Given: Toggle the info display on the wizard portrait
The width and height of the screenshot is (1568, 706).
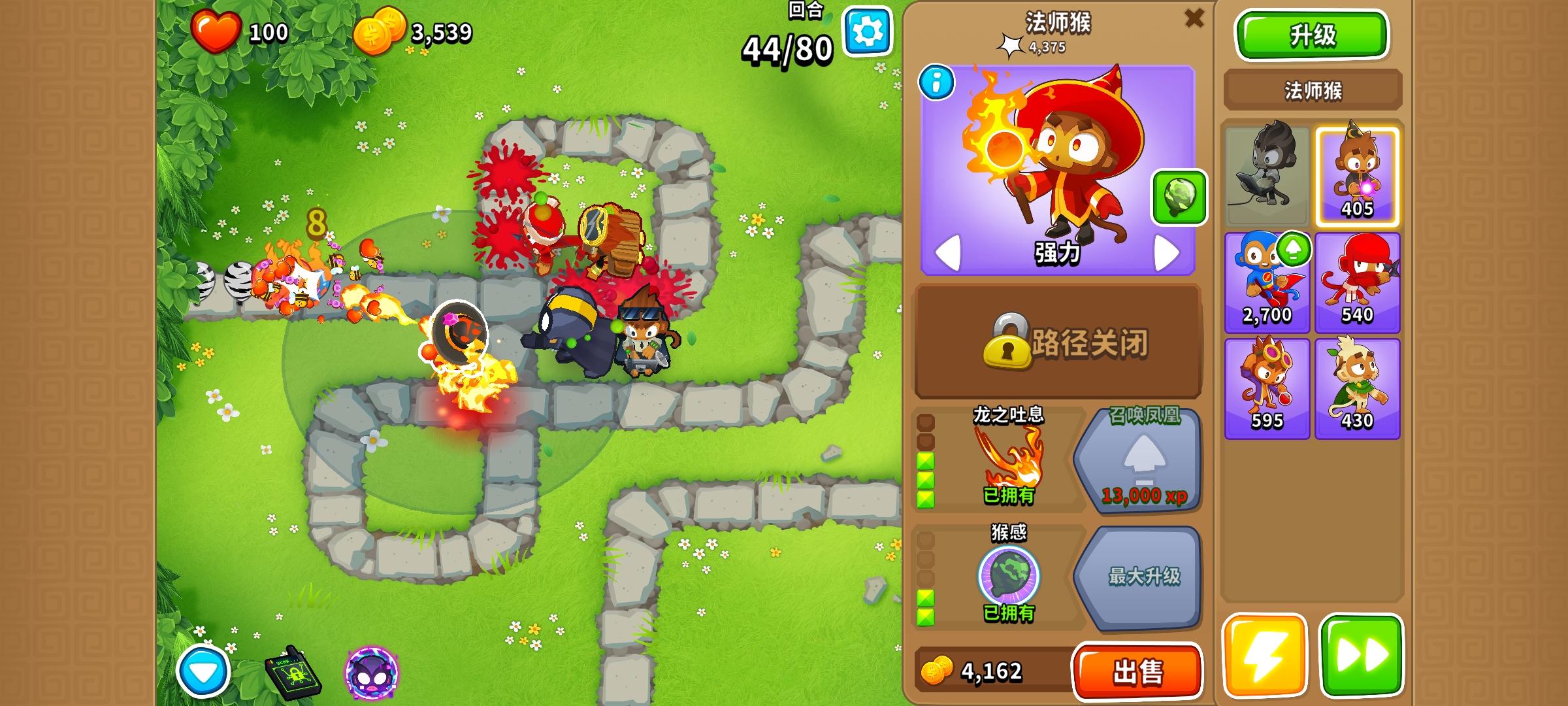Looking at the screenshot, I should click(x=936, y=82).
